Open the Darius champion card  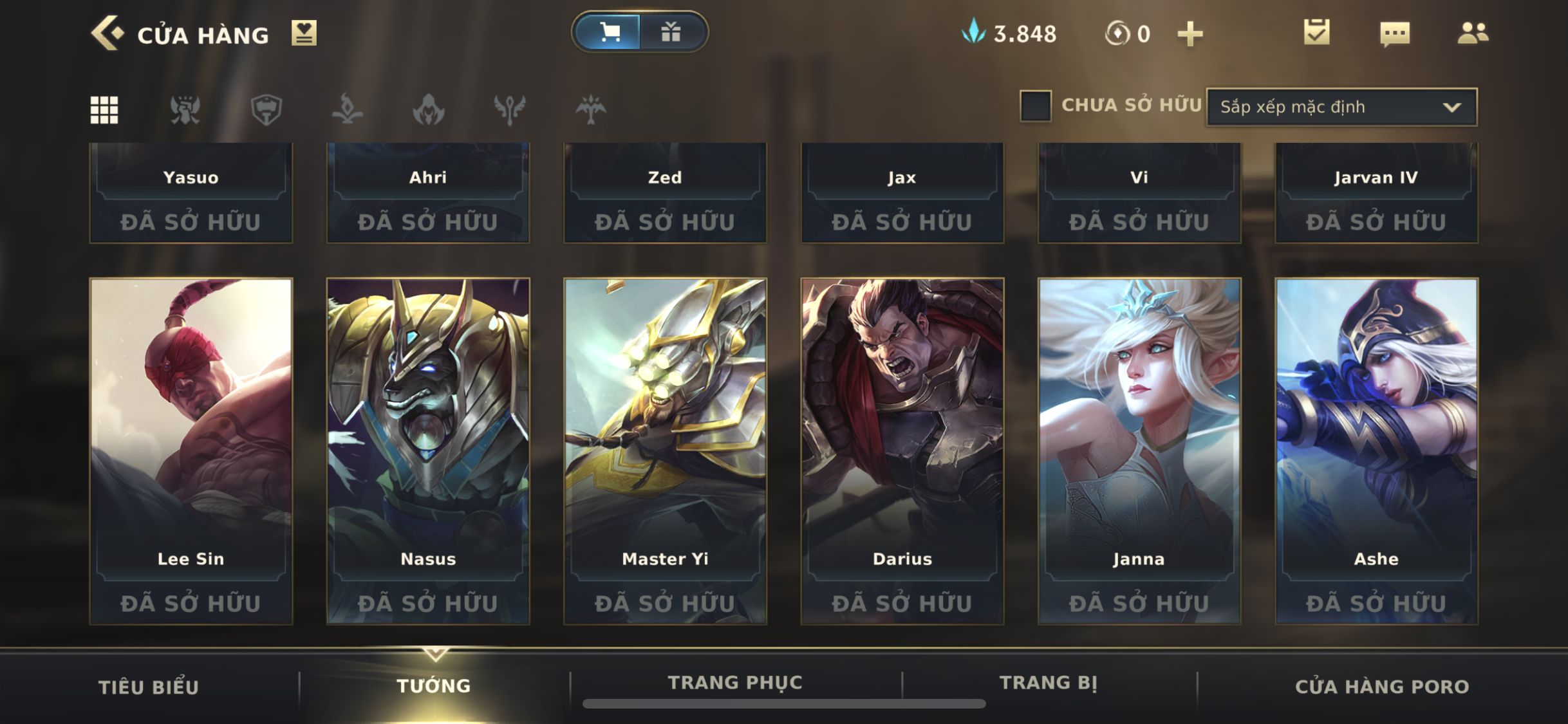coord(902,450)
